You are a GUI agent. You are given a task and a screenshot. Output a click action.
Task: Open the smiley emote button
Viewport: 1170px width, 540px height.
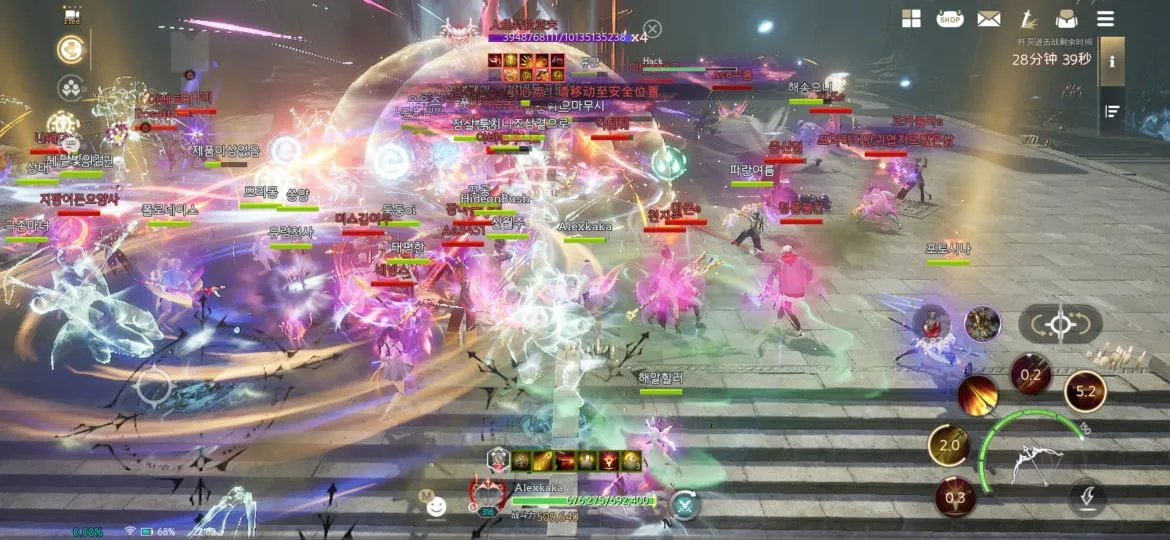pyautogui.click(x=435, y=505)
